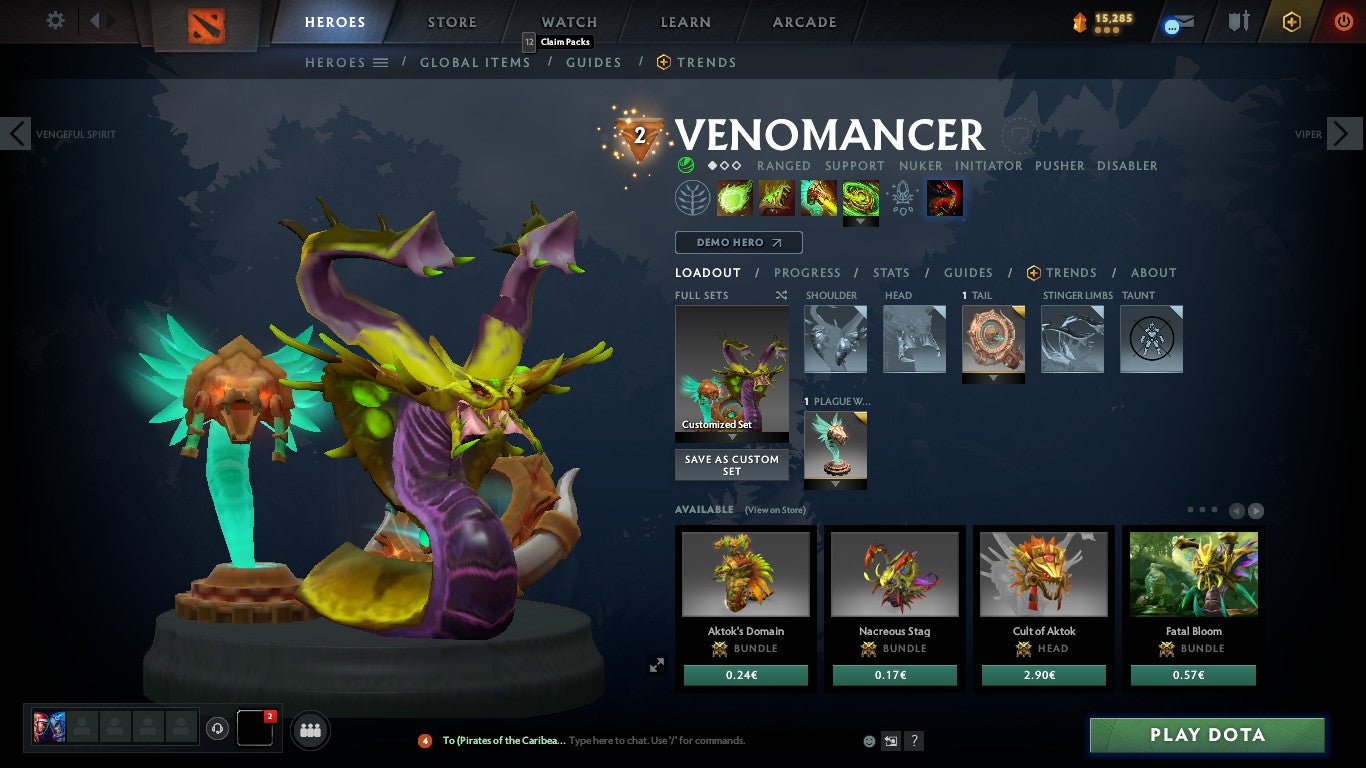Open the heroes list hamburger dropdown

pyautogui.click(x=383, y=62)
